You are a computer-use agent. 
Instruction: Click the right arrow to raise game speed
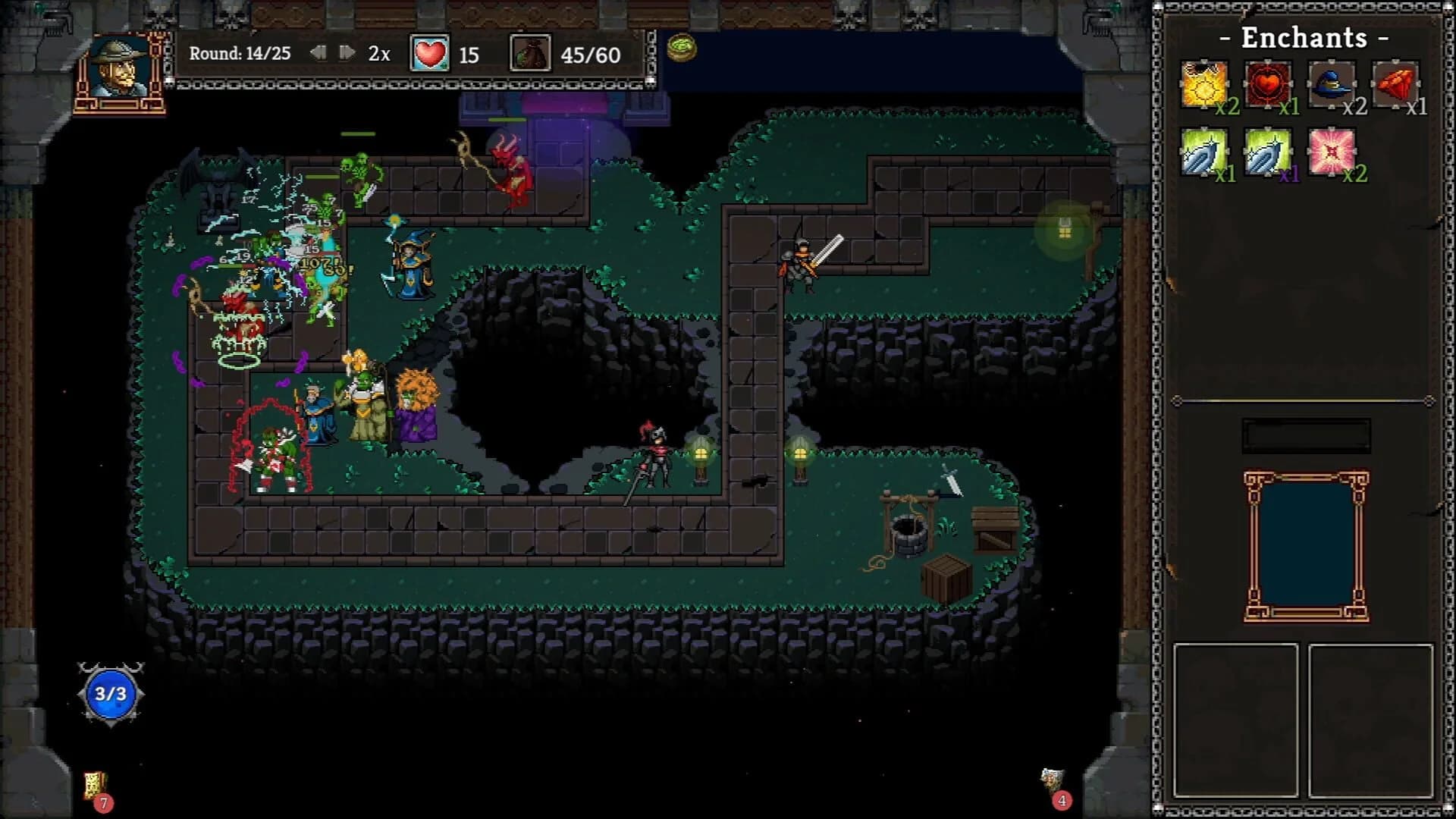348,53
